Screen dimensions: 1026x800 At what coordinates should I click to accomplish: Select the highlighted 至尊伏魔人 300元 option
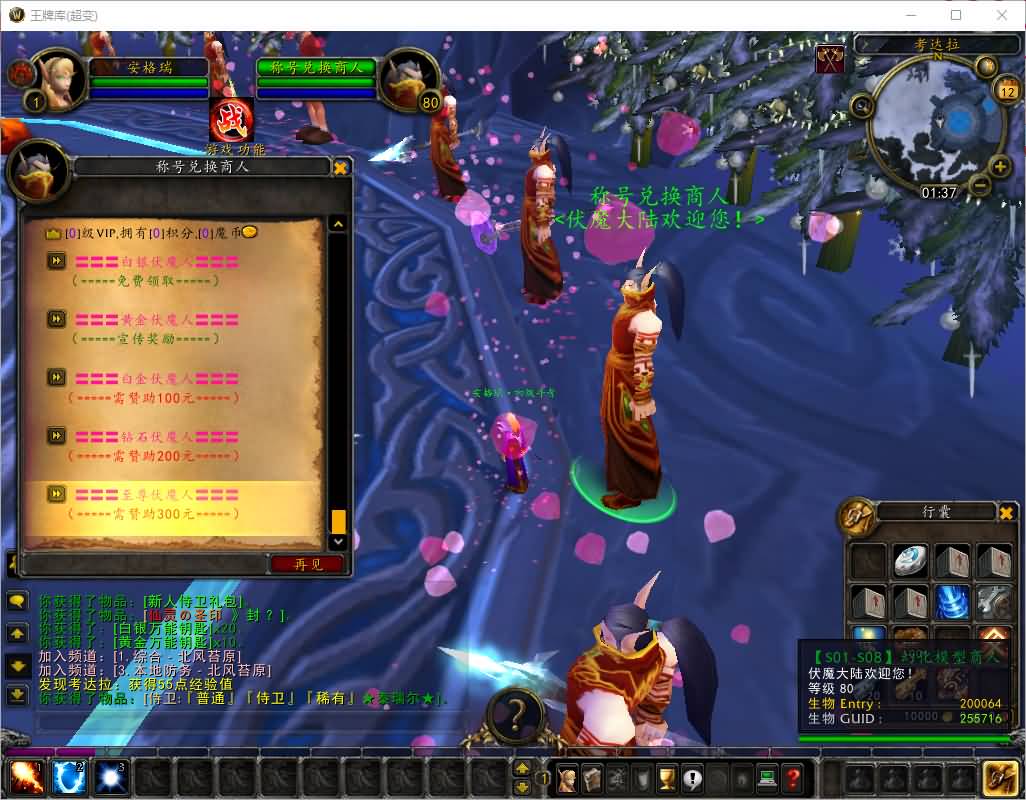point(156,495)
